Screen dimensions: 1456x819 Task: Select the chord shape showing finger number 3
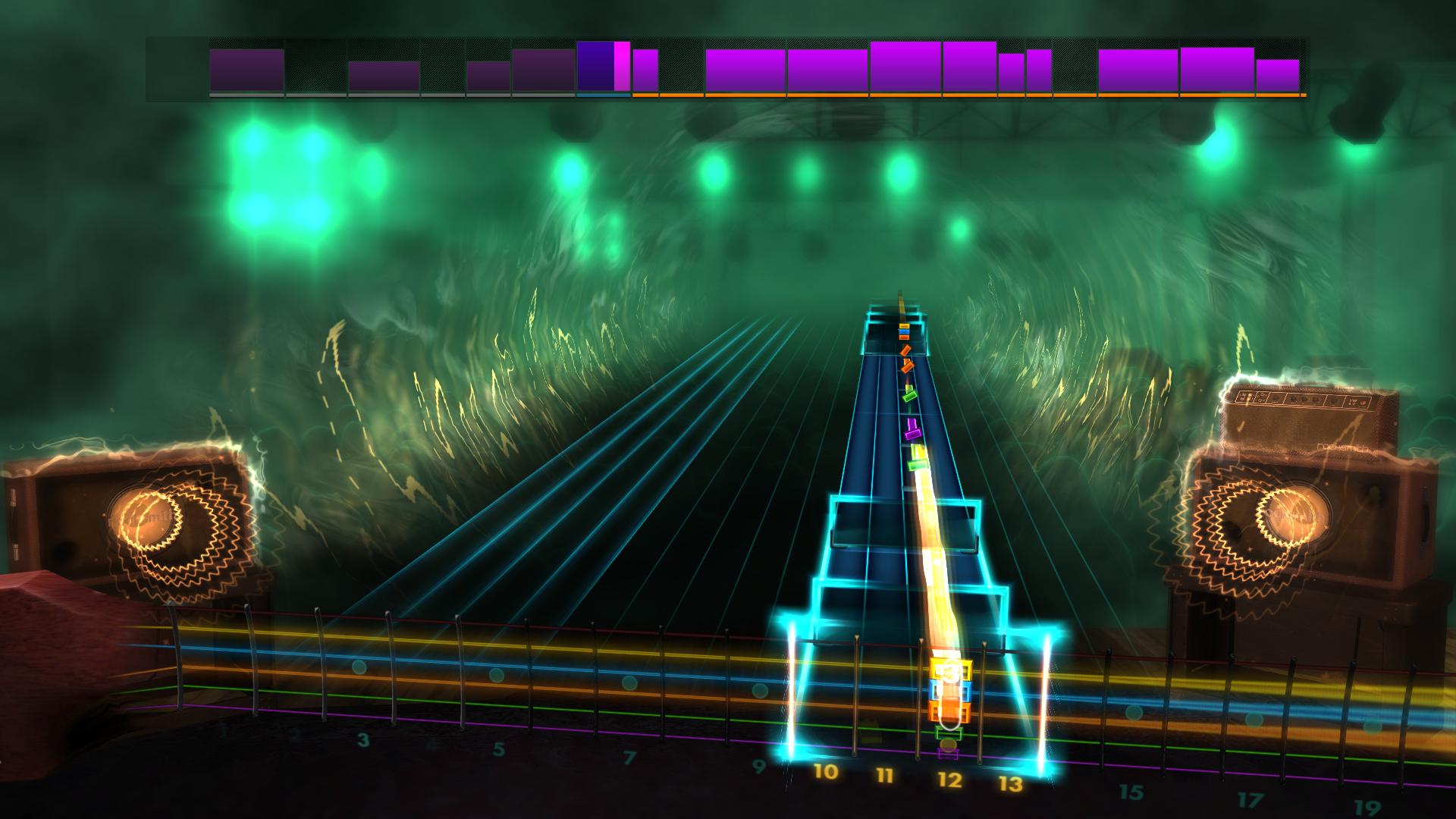[951, 672]
